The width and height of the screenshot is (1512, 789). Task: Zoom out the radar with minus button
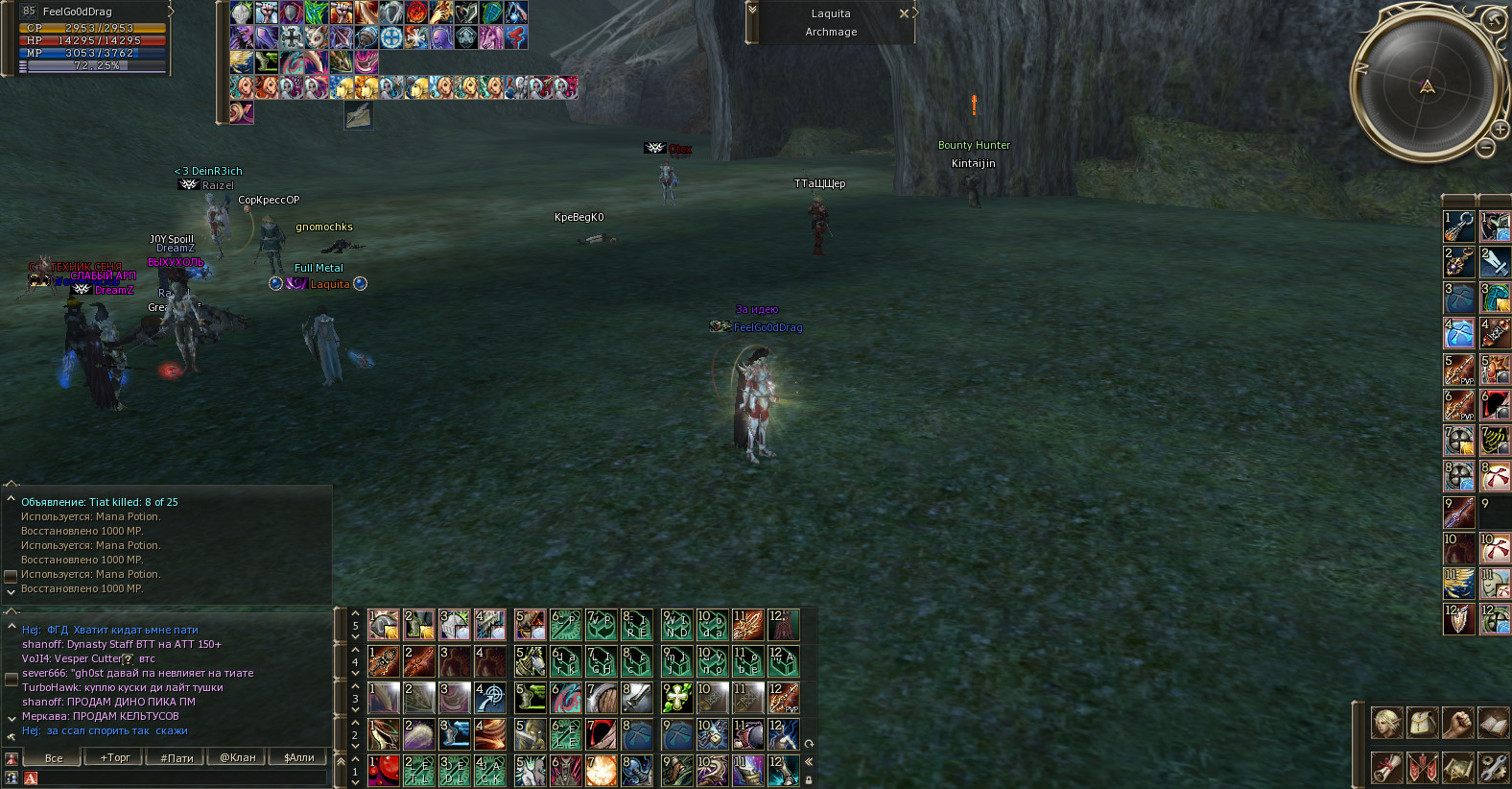[x=1485, y=148]
